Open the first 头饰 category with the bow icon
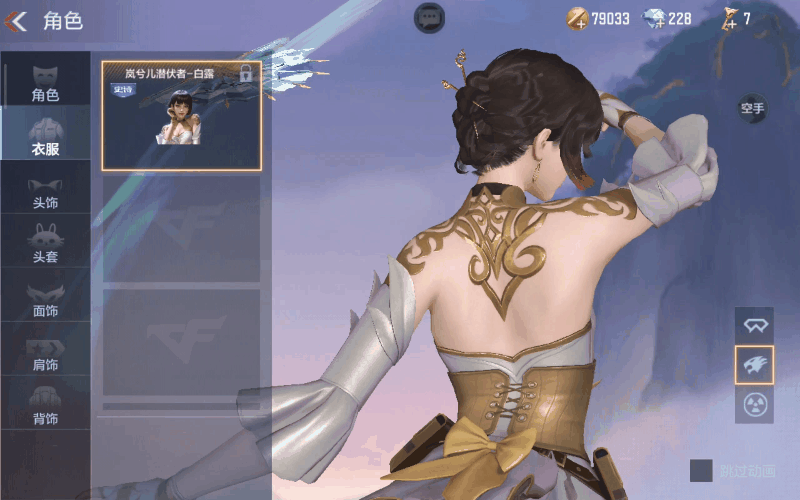This screenshot has width=800, height=500. click(45, 191)
